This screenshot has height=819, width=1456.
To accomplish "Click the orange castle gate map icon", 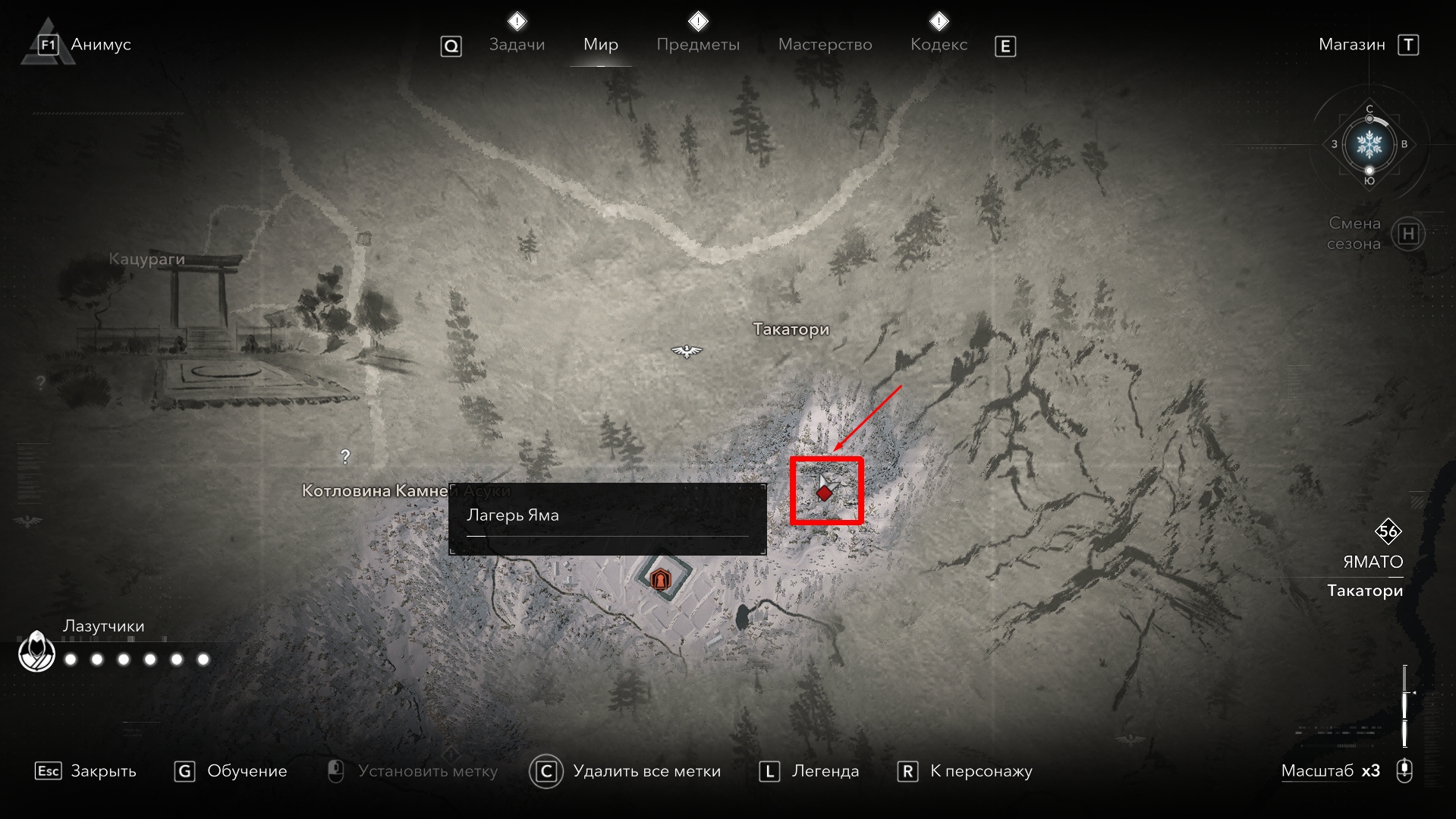I will pos(660,581).
